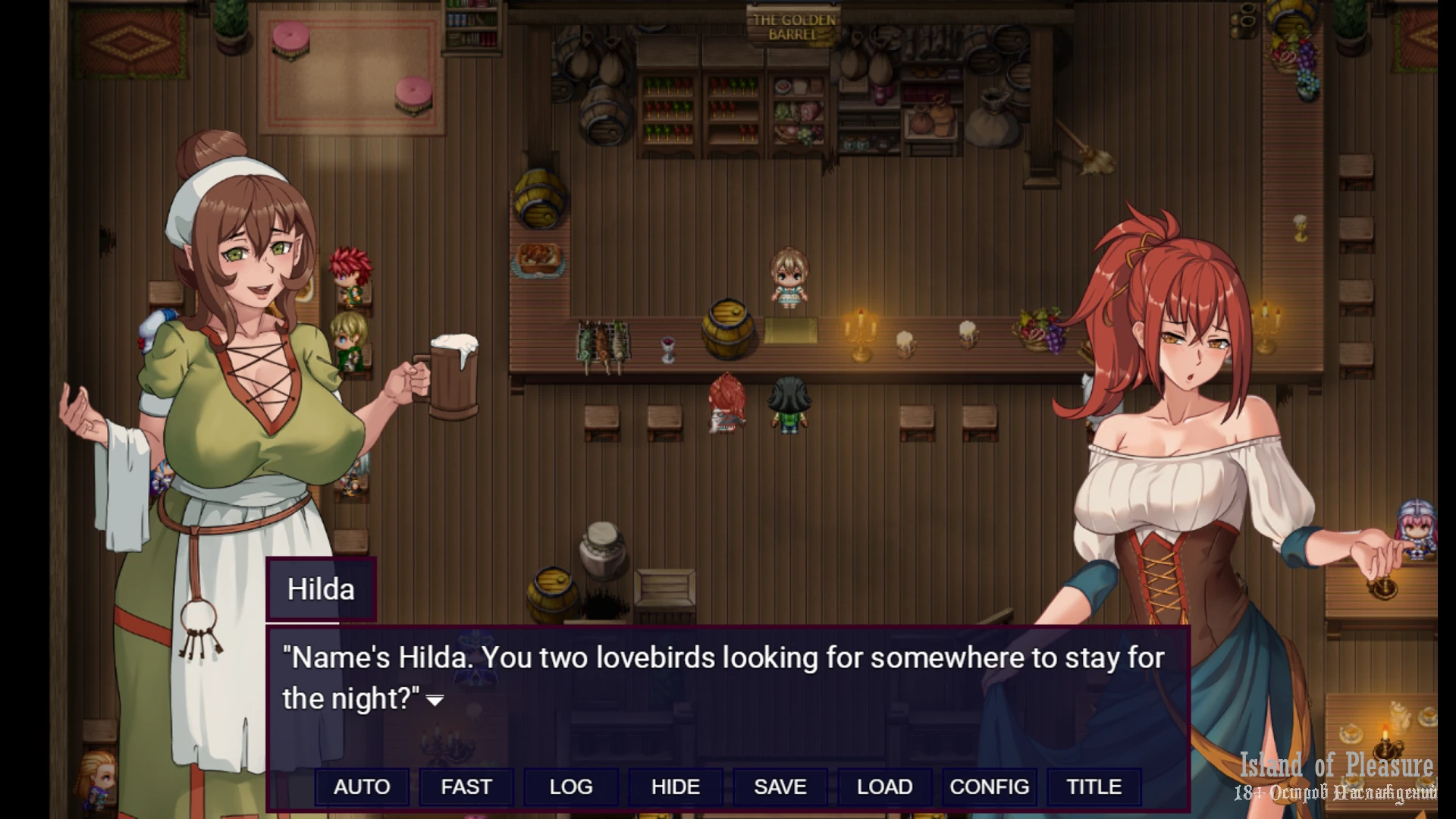Image resolution: width=1456 pixels, height=819 pixels.
Task: Enable AUTO dialogue advance
Action: [x=362, y=787]
